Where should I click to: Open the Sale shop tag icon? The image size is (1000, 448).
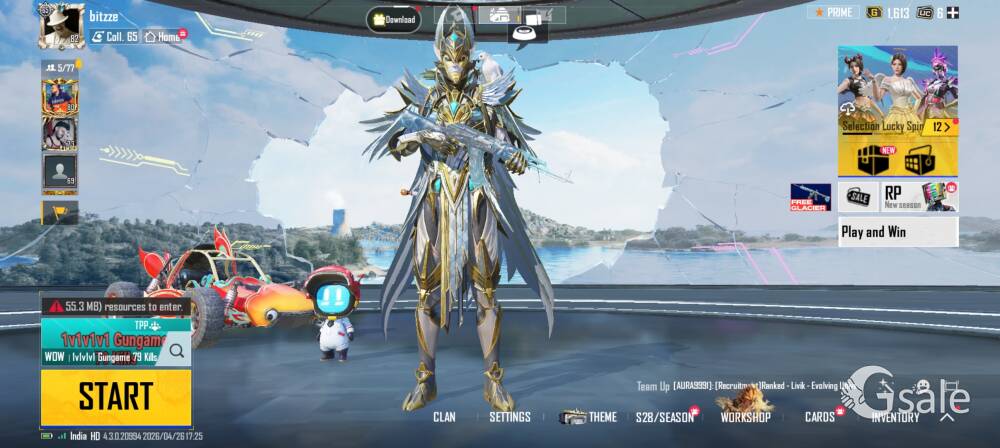(858, 196)
